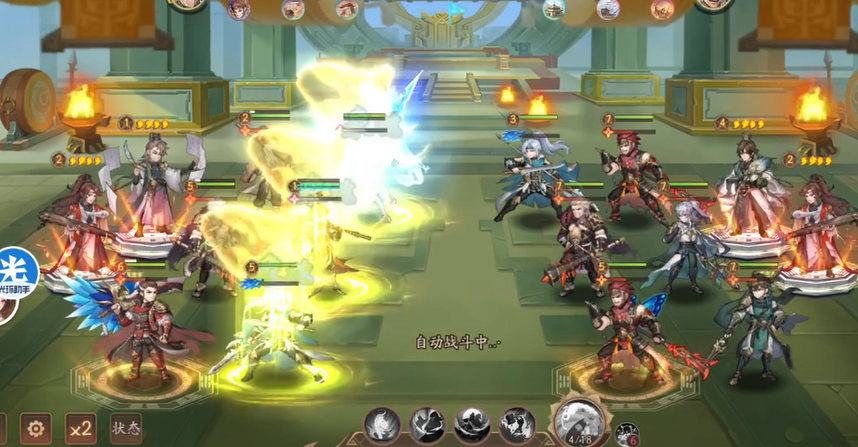Tap the large round 4/18 skill orb
858x447 pixels.
[578, 422]
